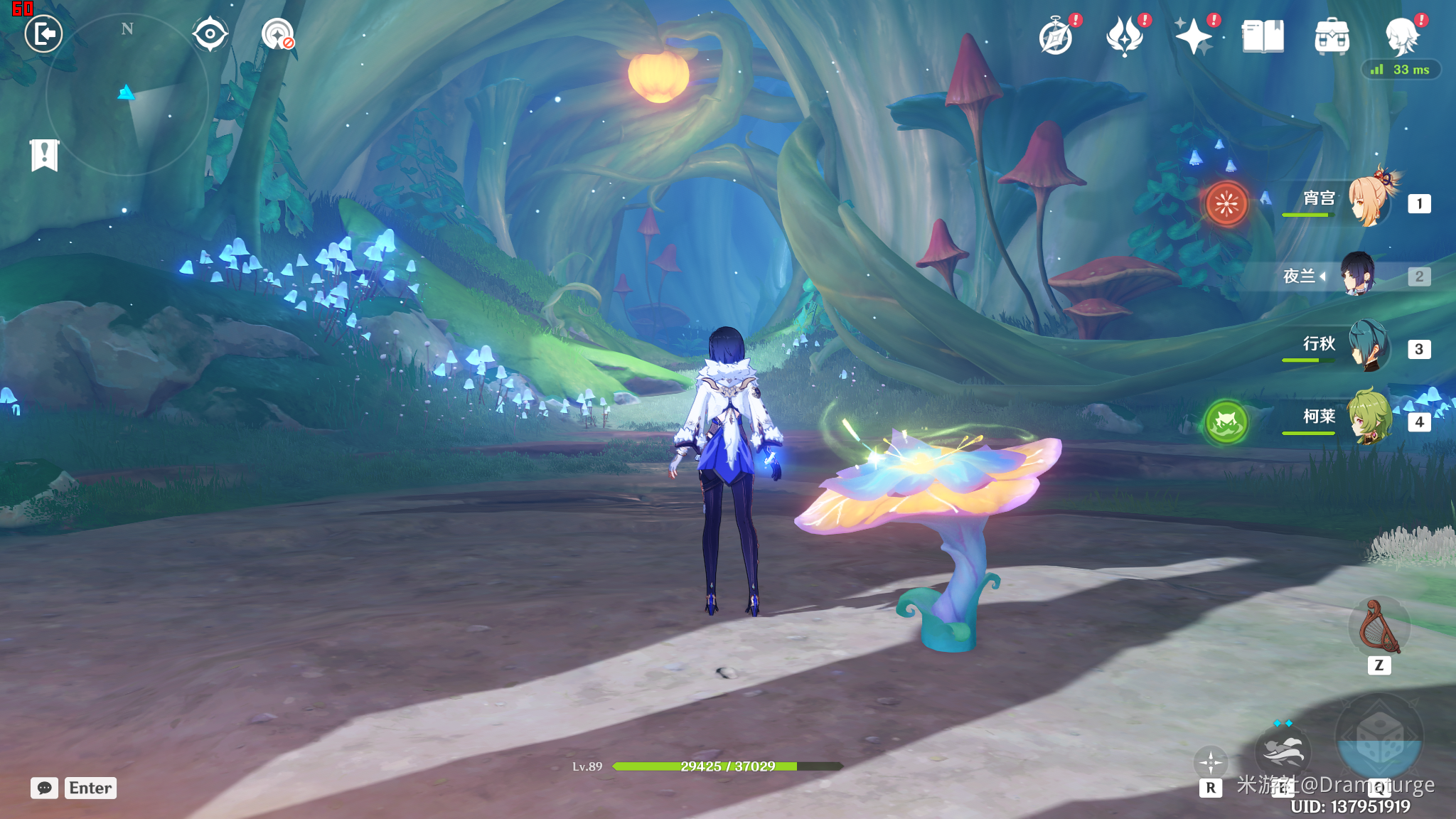This screenshot has width=1456, height=819.
Task: Open the backpack inventory
Action: click(x=1332, y=37)
